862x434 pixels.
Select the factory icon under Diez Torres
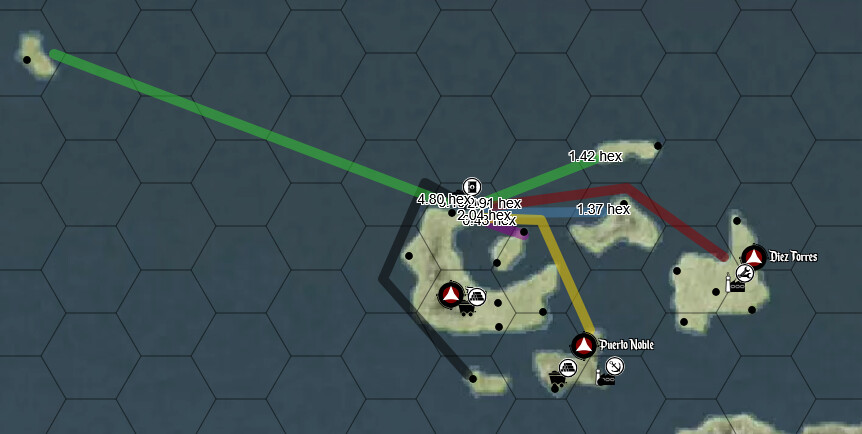click(x=737, y=286)
